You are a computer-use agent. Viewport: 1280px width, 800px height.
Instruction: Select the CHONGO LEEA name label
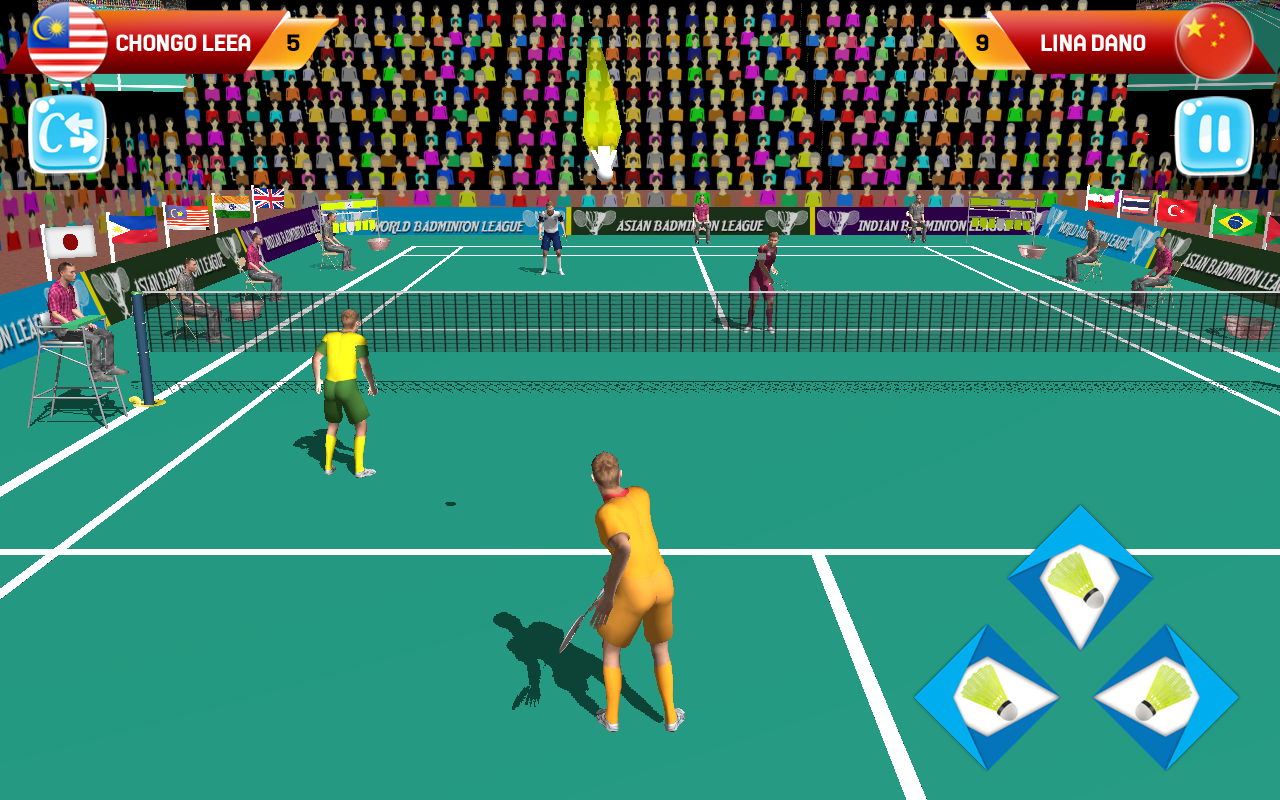point(181,43)
